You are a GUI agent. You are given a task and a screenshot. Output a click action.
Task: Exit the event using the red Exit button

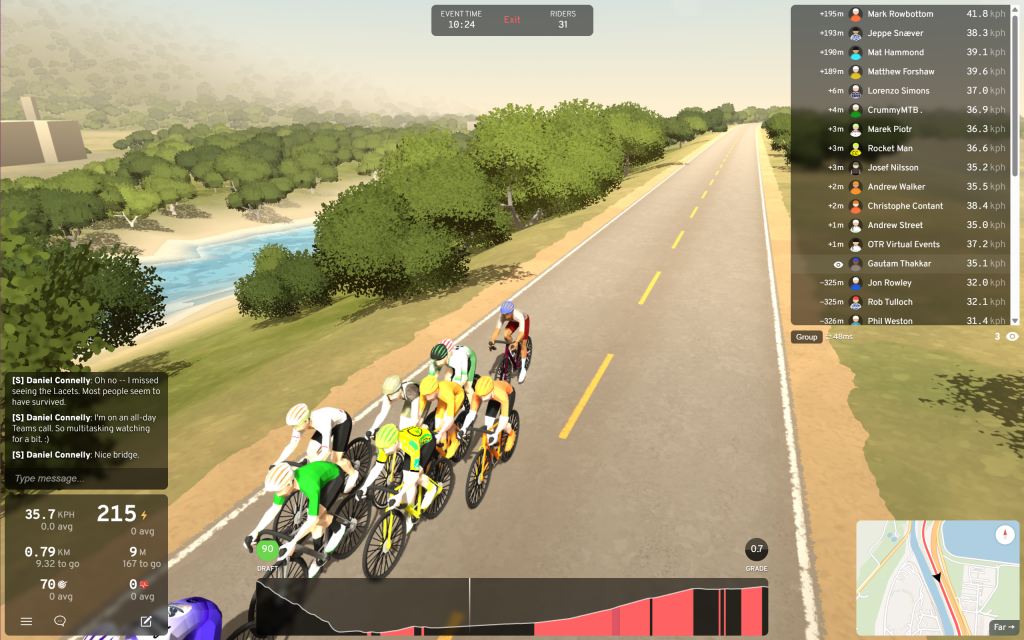[512, 20]
